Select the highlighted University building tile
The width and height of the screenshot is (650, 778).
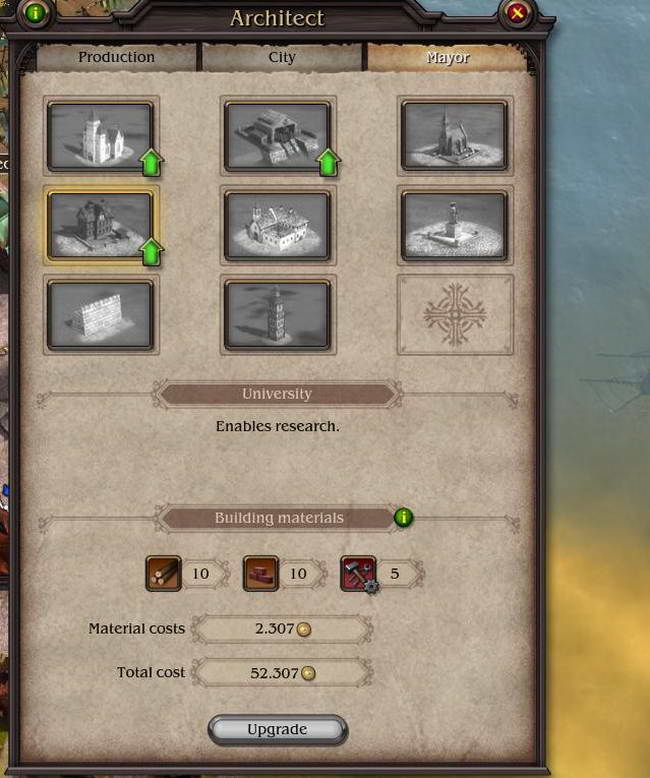coord(100,225)
